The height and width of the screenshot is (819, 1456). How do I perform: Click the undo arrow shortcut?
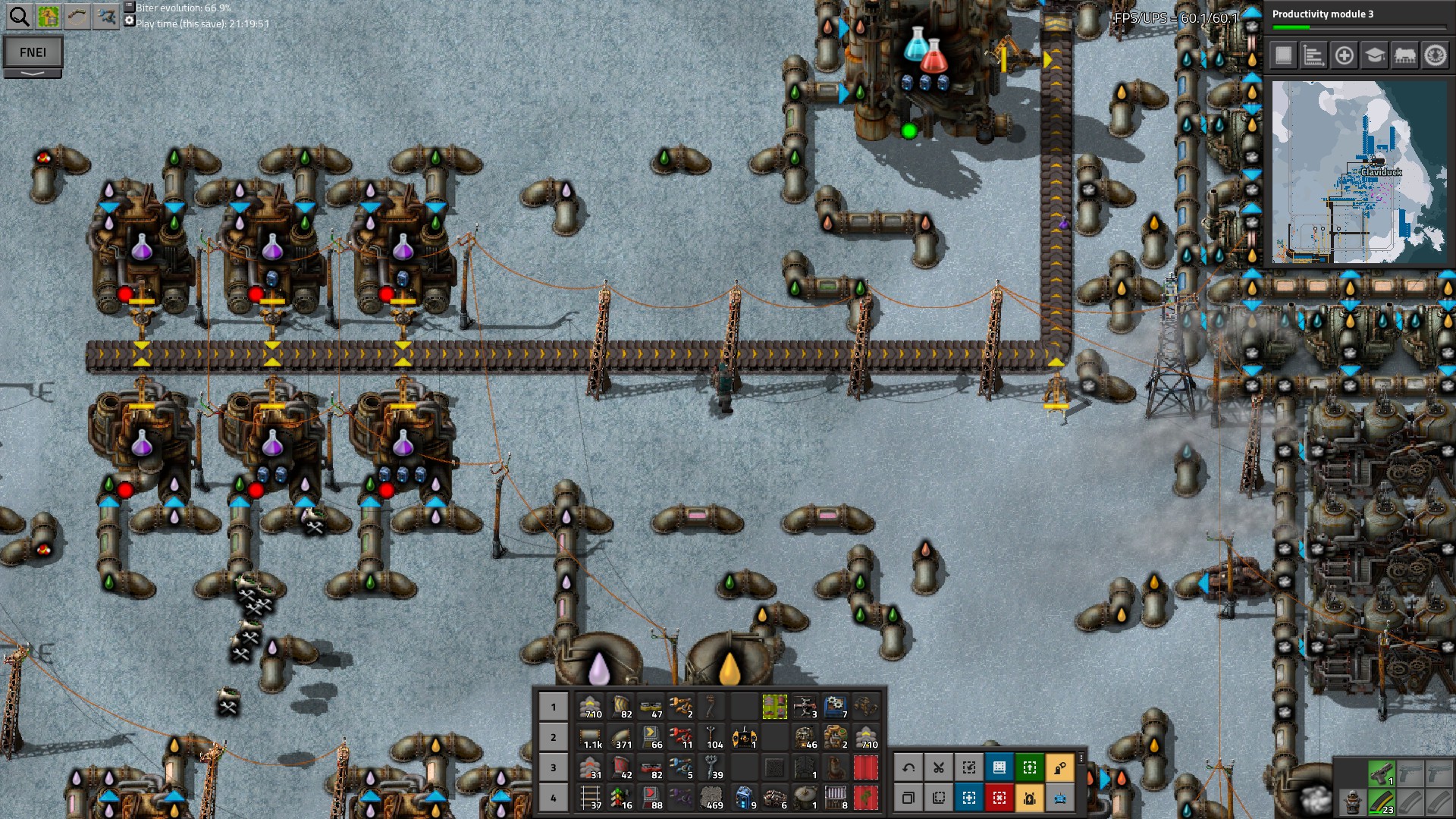(x=908, y=767)
